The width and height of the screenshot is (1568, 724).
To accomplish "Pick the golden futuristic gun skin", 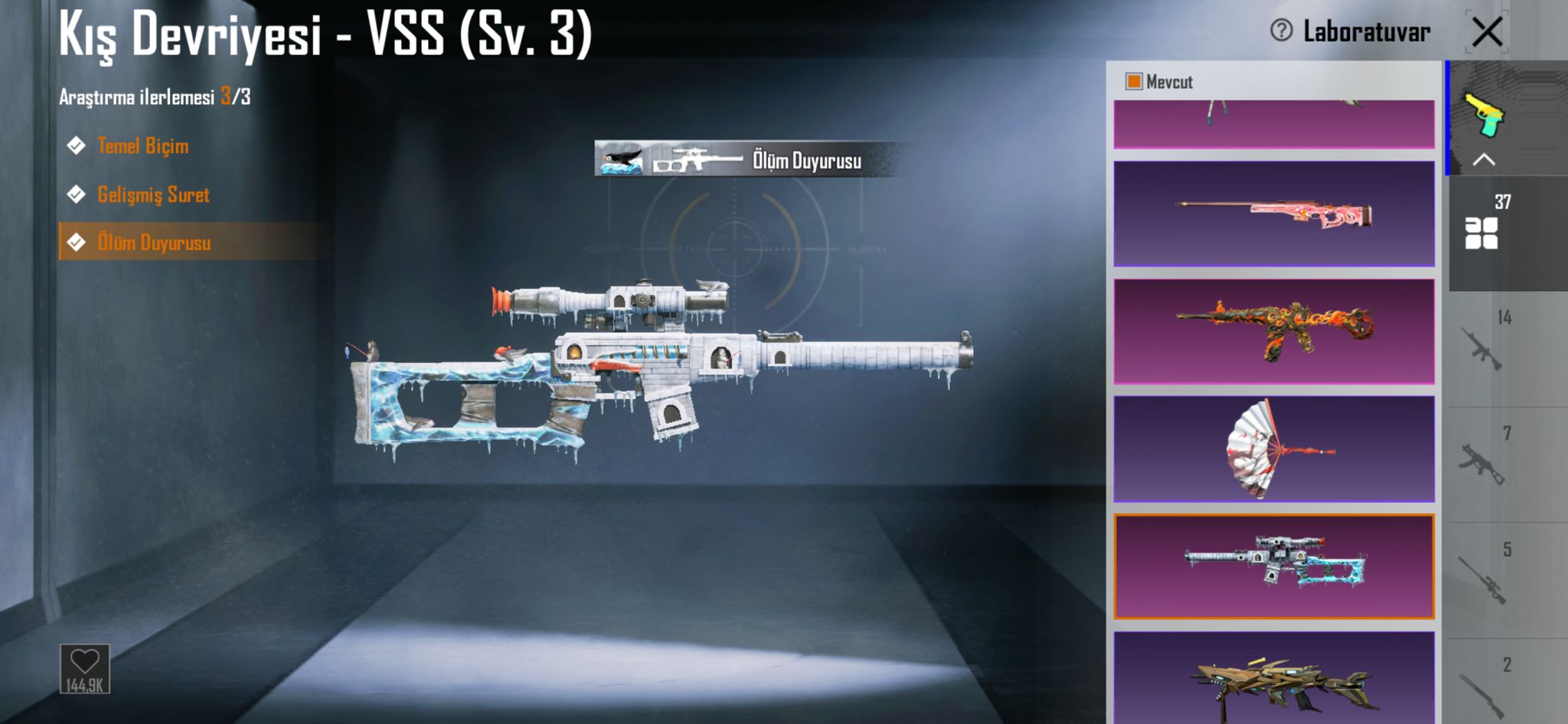I will [1273, 680].
